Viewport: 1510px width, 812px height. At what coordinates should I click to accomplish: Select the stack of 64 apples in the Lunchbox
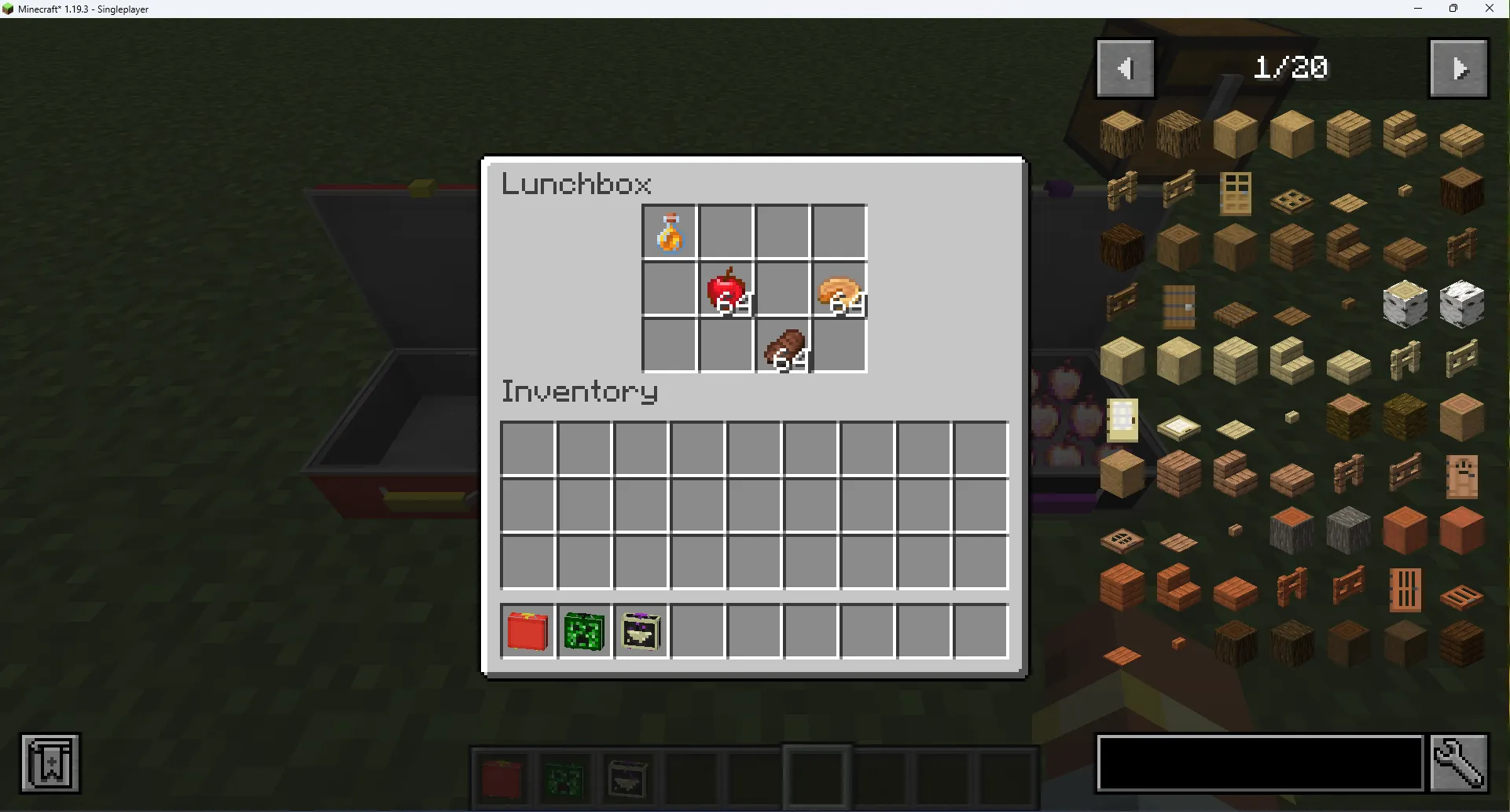(726, 288)
